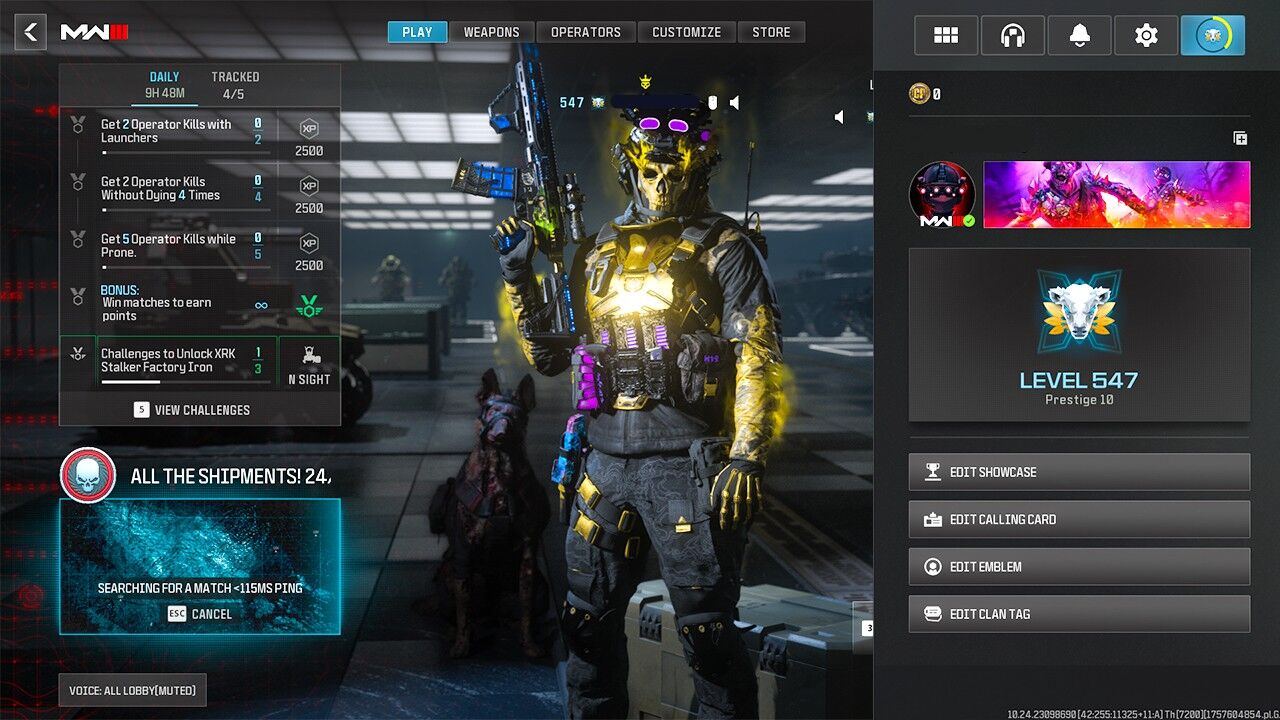Switch to the OPERATORS menu
The width and height of the screenshot is (1280, 720).
pyautogui.click(x=586, y=31)
